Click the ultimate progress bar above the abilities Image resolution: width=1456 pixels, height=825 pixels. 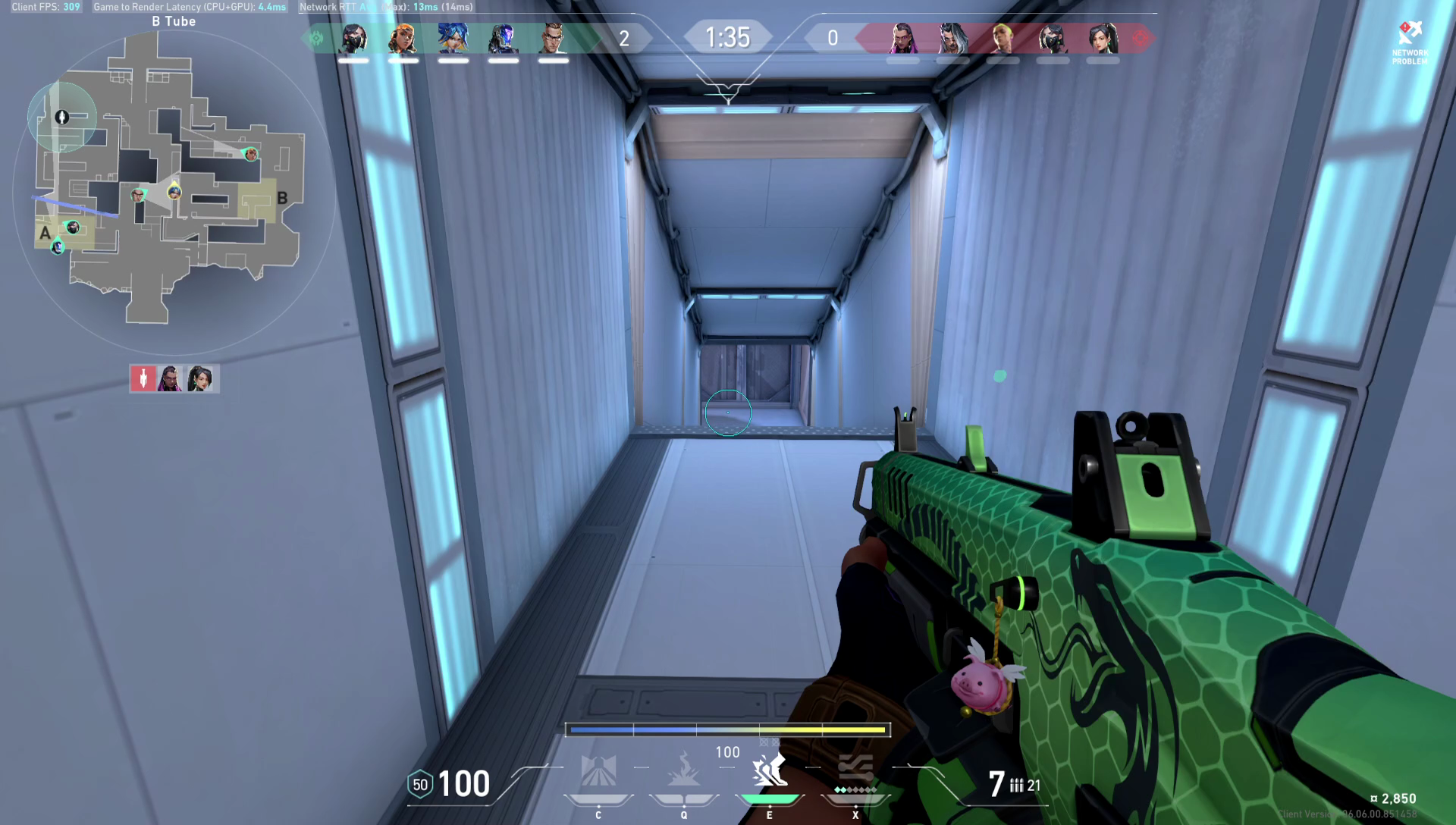pos(726,729)
